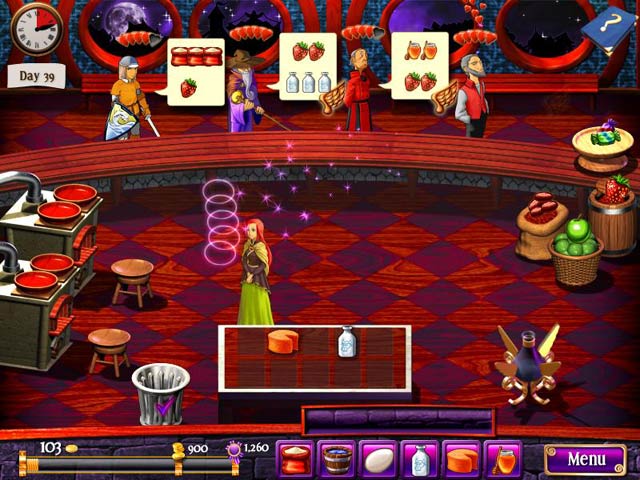Pick the water bucket ingredient
This screenshot has height=480, width=640.
pyautogui.click(x=338, y=459)
